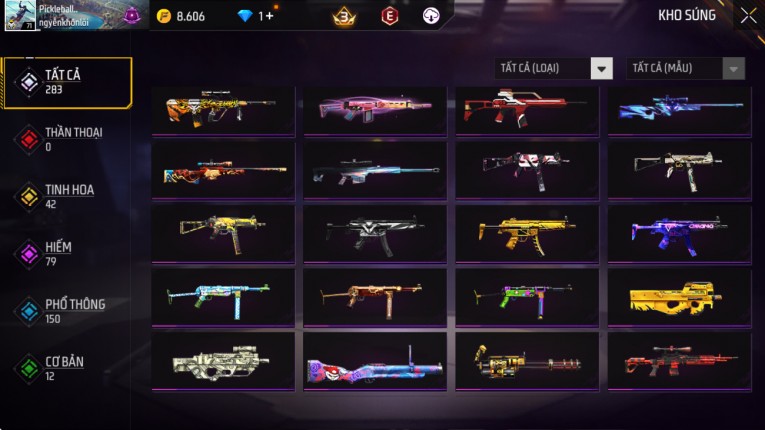Screen dimensions: 765x430
Task: Switch to the Thần Thoại rarity tab
Action: [x=66, y=139]
